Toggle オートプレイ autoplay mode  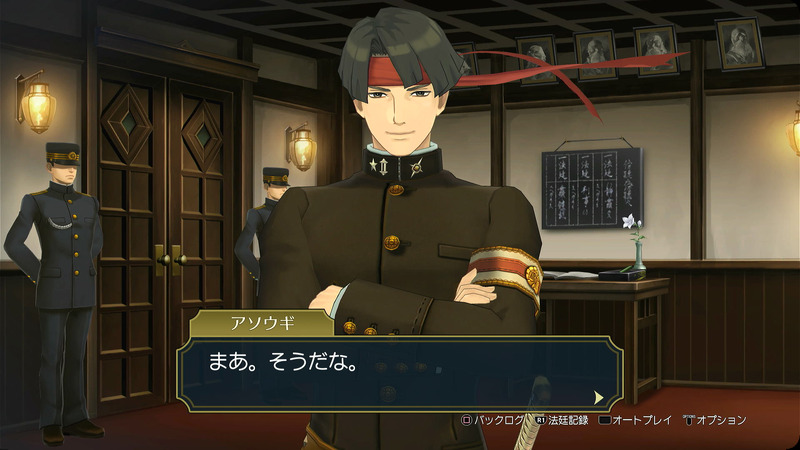tap(634, 420)
